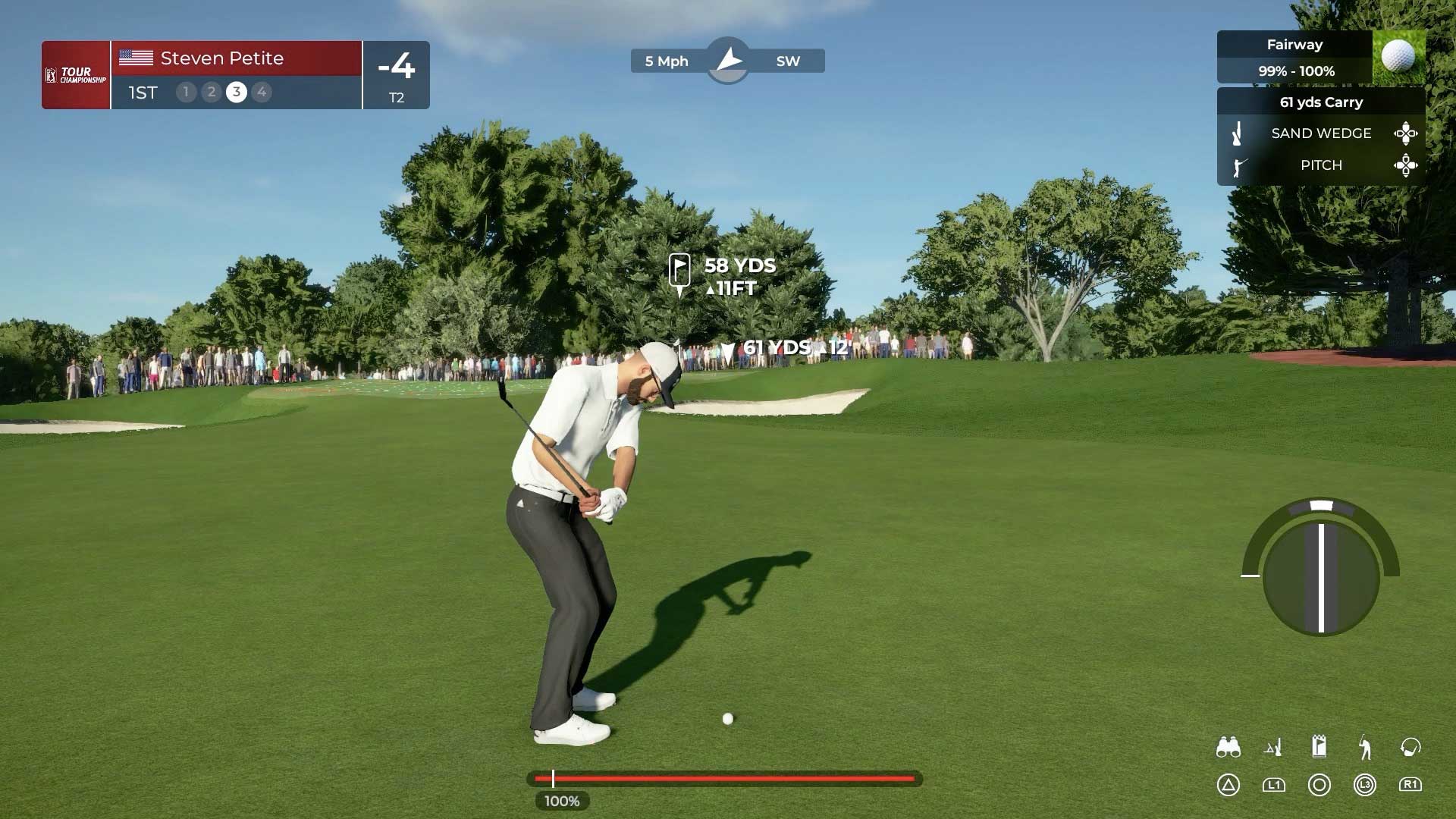This screenshot has width=1456, height=819.
Task: Toggle the R1 button prompt
Action: click(1410, 786)
